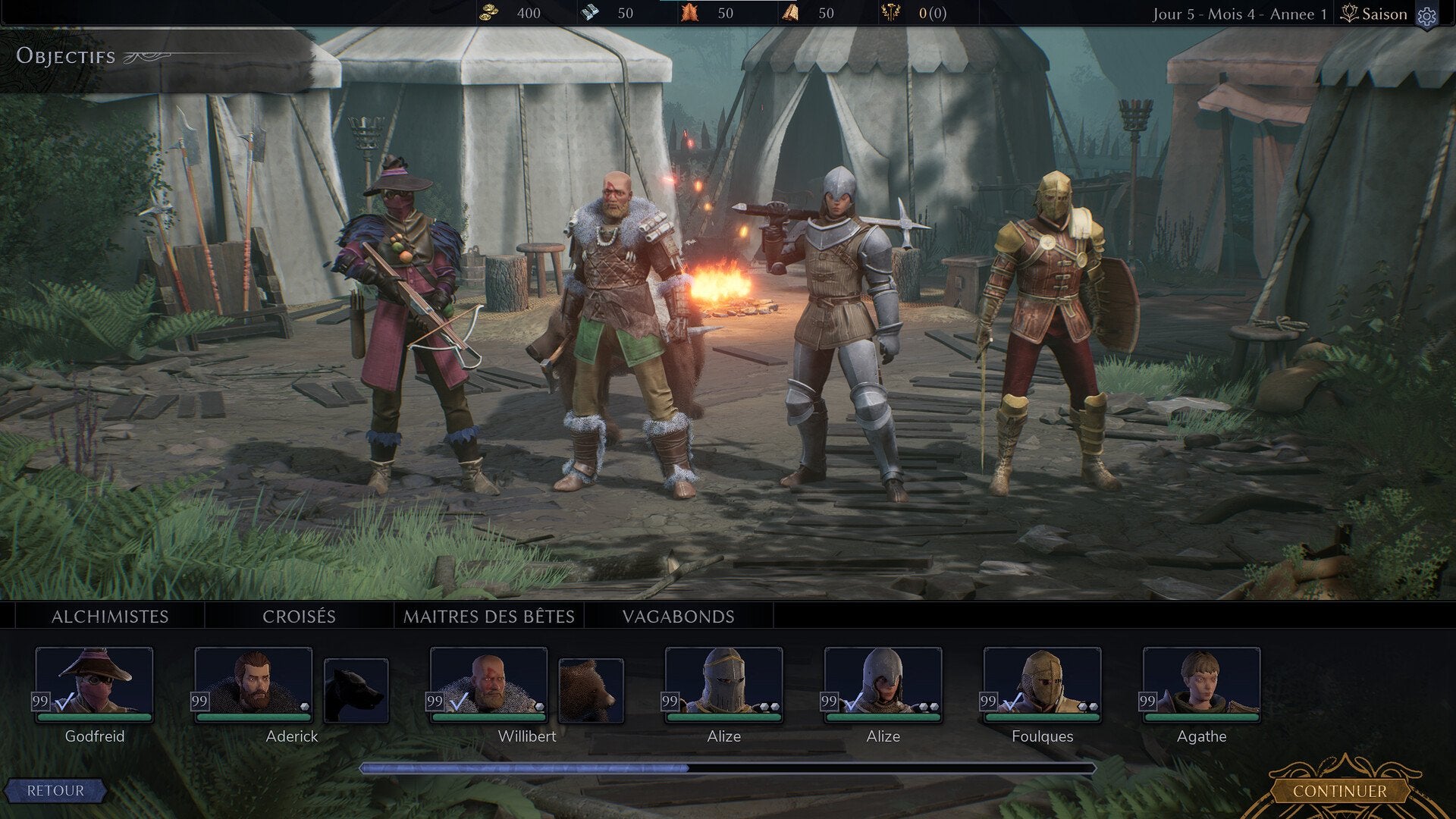Switch to the Vagabonds tab

click(677, 617)
